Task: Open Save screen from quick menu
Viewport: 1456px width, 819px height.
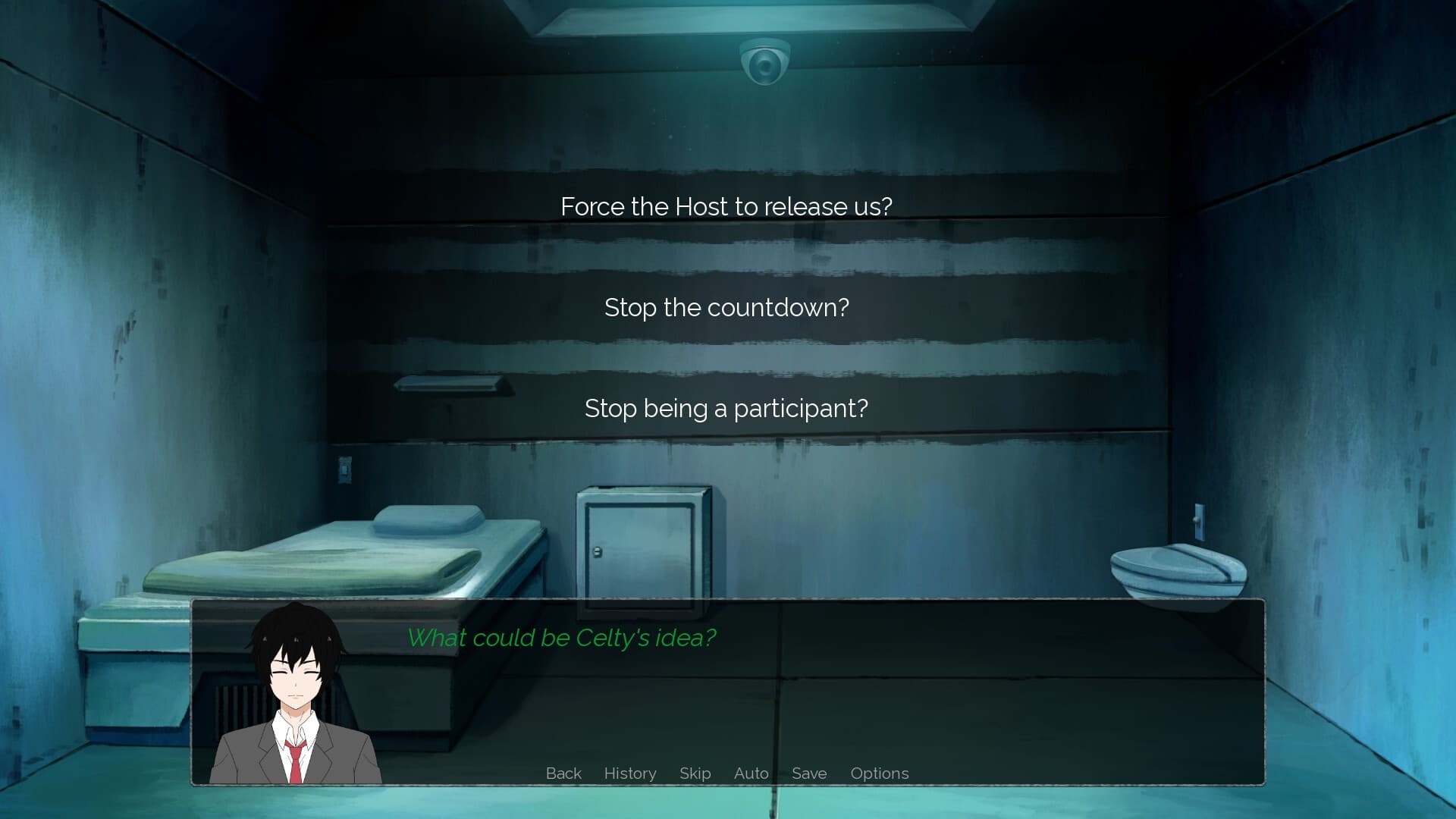Action: [x=808, y=773]
